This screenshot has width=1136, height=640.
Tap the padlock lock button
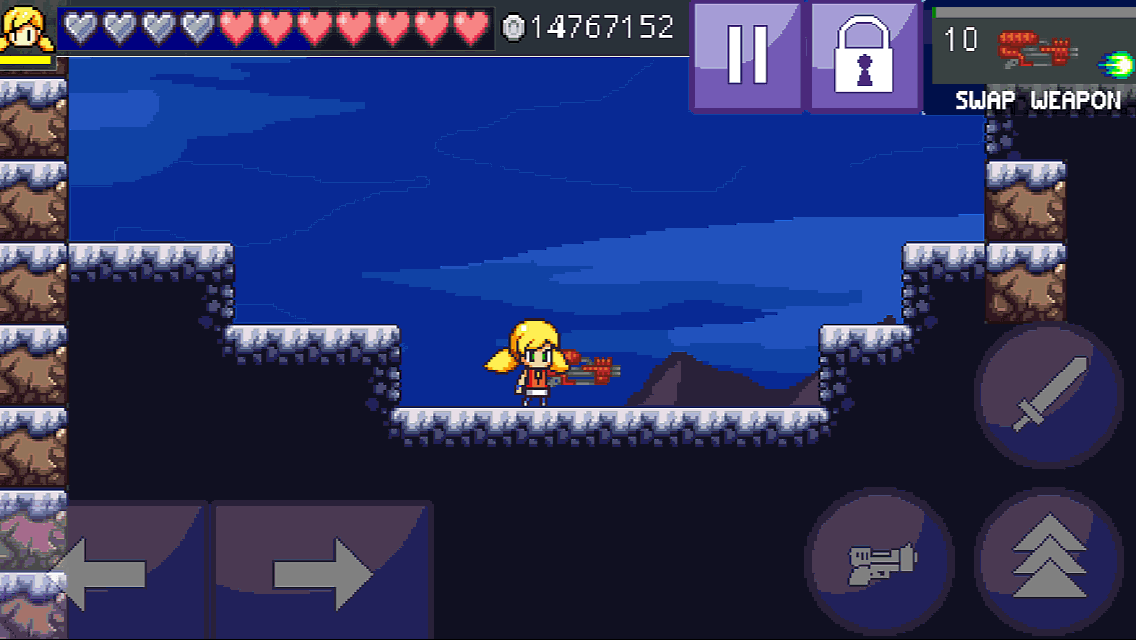[x=865, y=55]
